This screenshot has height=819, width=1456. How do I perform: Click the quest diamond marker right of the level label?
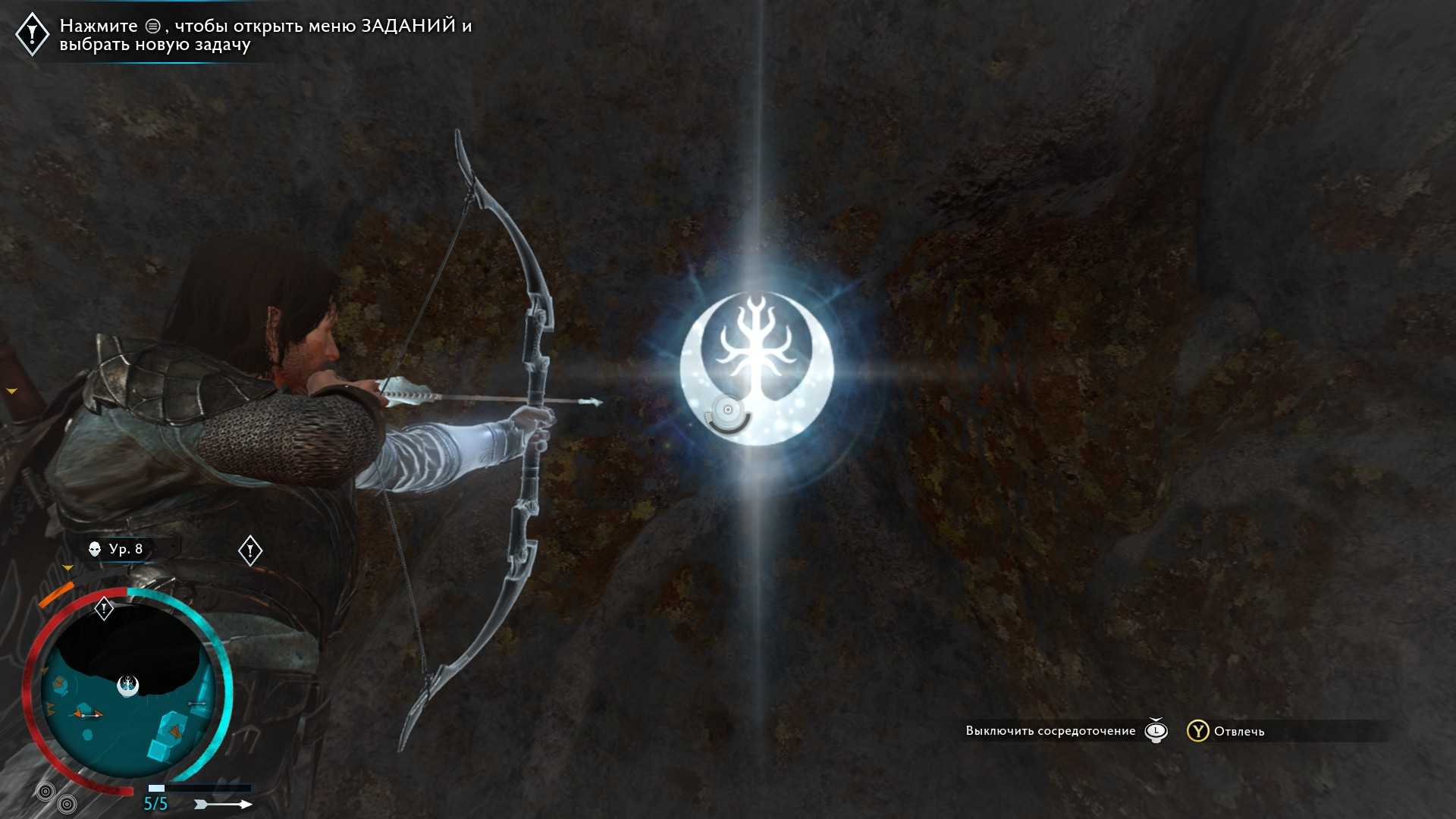250,551
